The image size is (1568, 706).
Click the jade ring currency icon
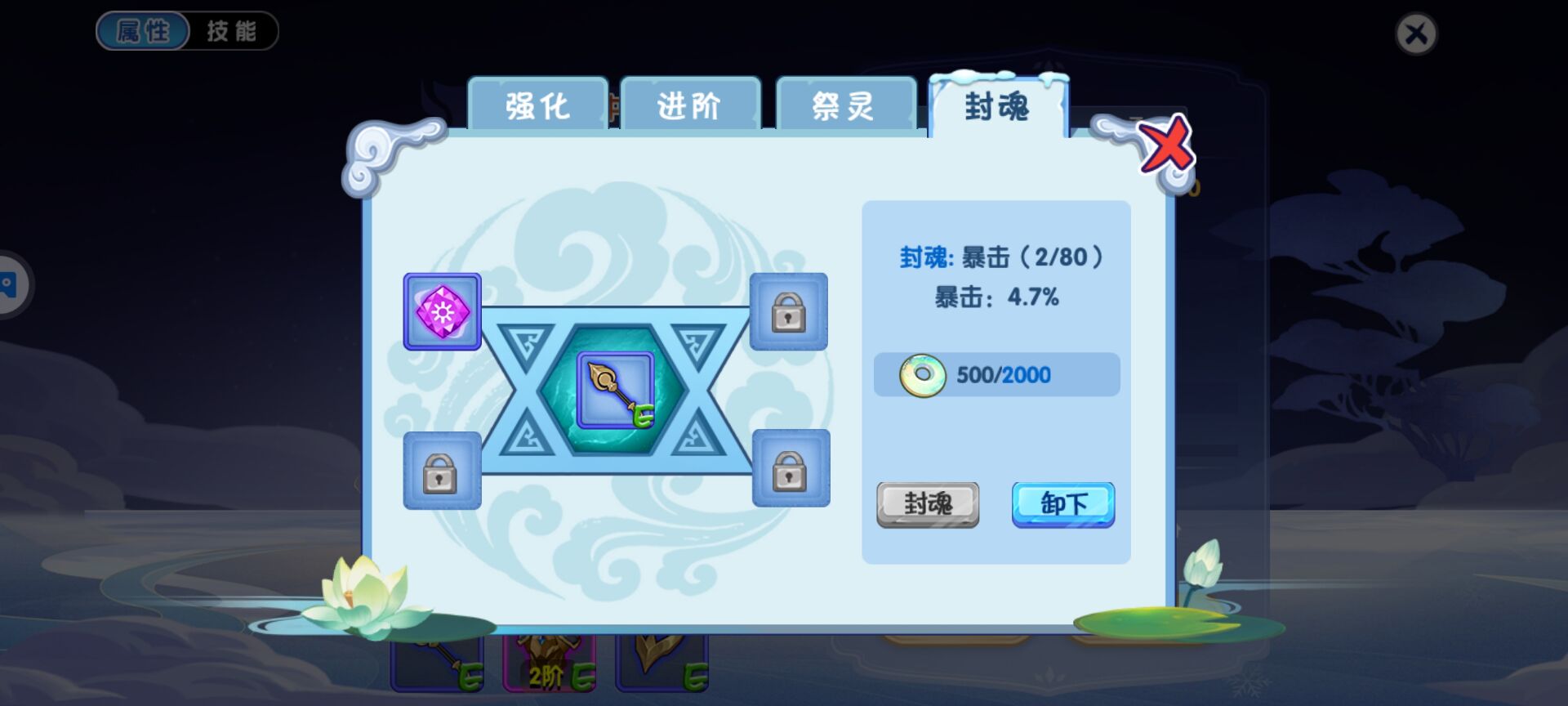tap(924, 375)
